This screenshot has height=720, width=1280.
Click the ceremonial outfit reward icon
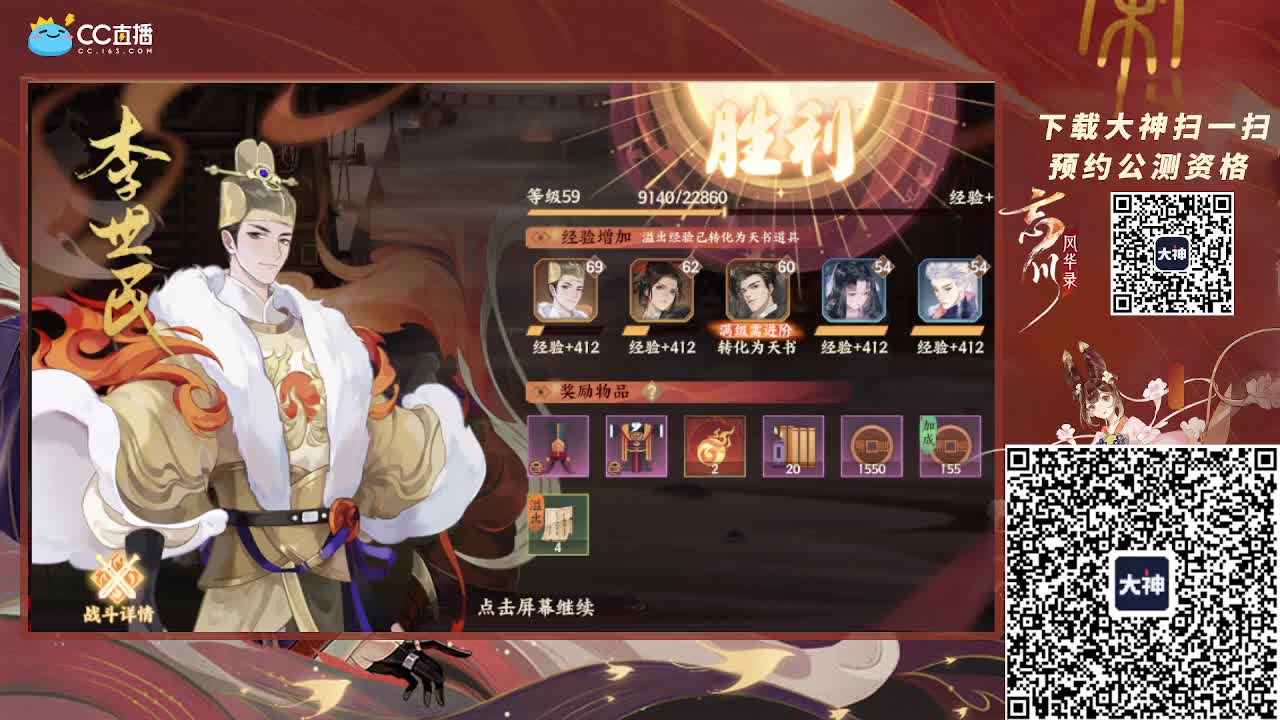(x=638, y=449)
